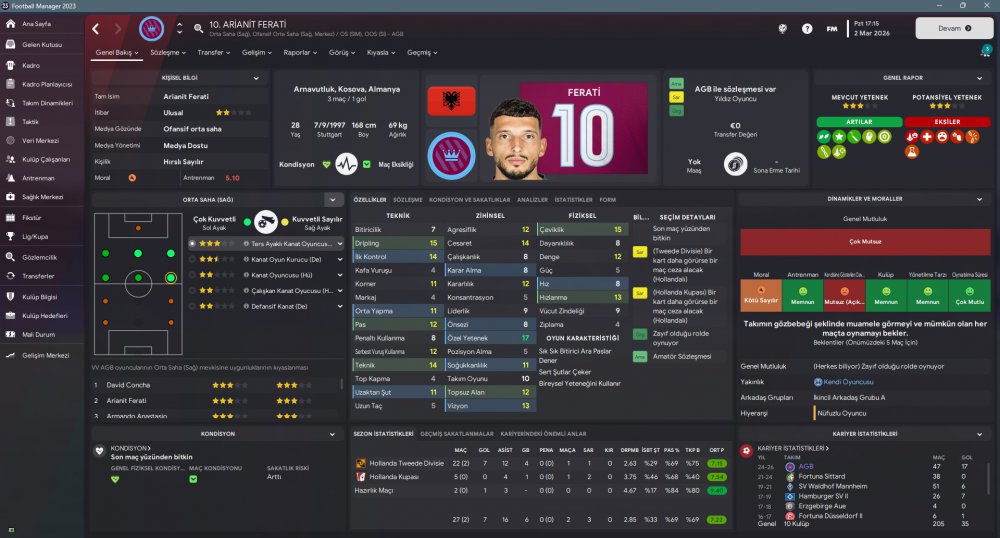Open the Raporlar tab menu

299,52
